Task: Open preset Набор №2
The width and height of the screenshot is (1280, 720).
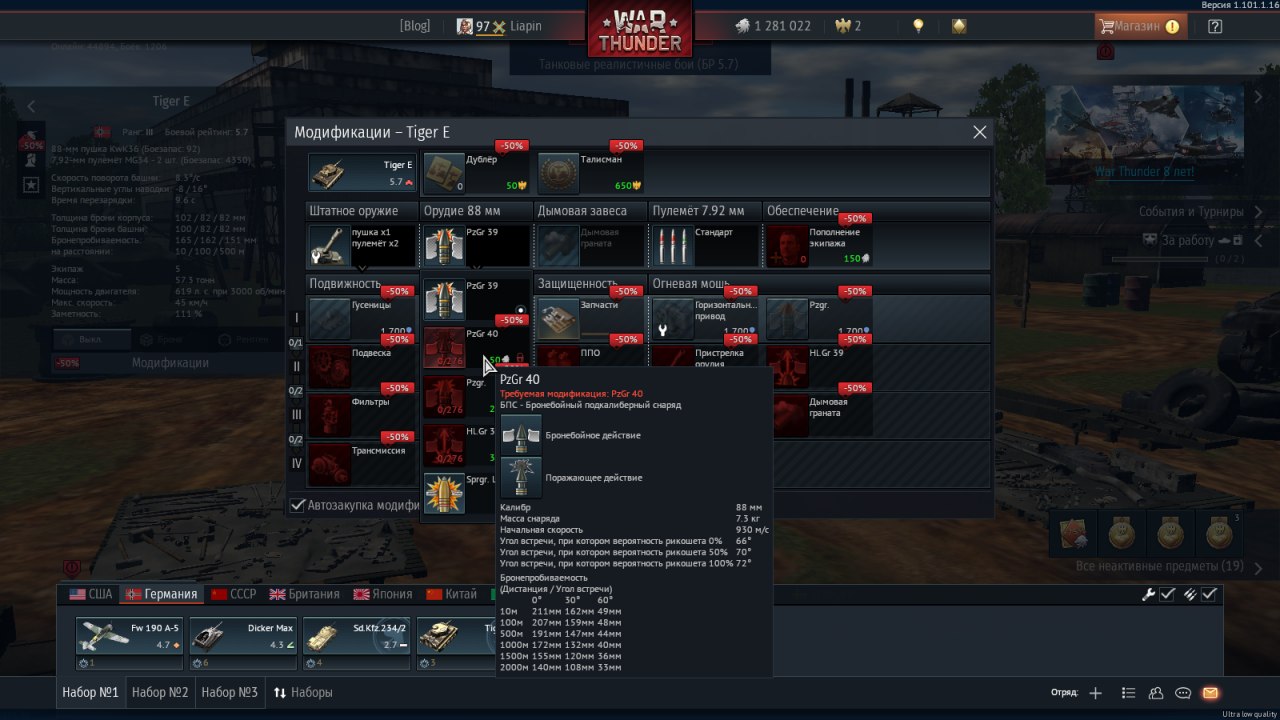Action: pyautogui.click(x=160, y=692)
